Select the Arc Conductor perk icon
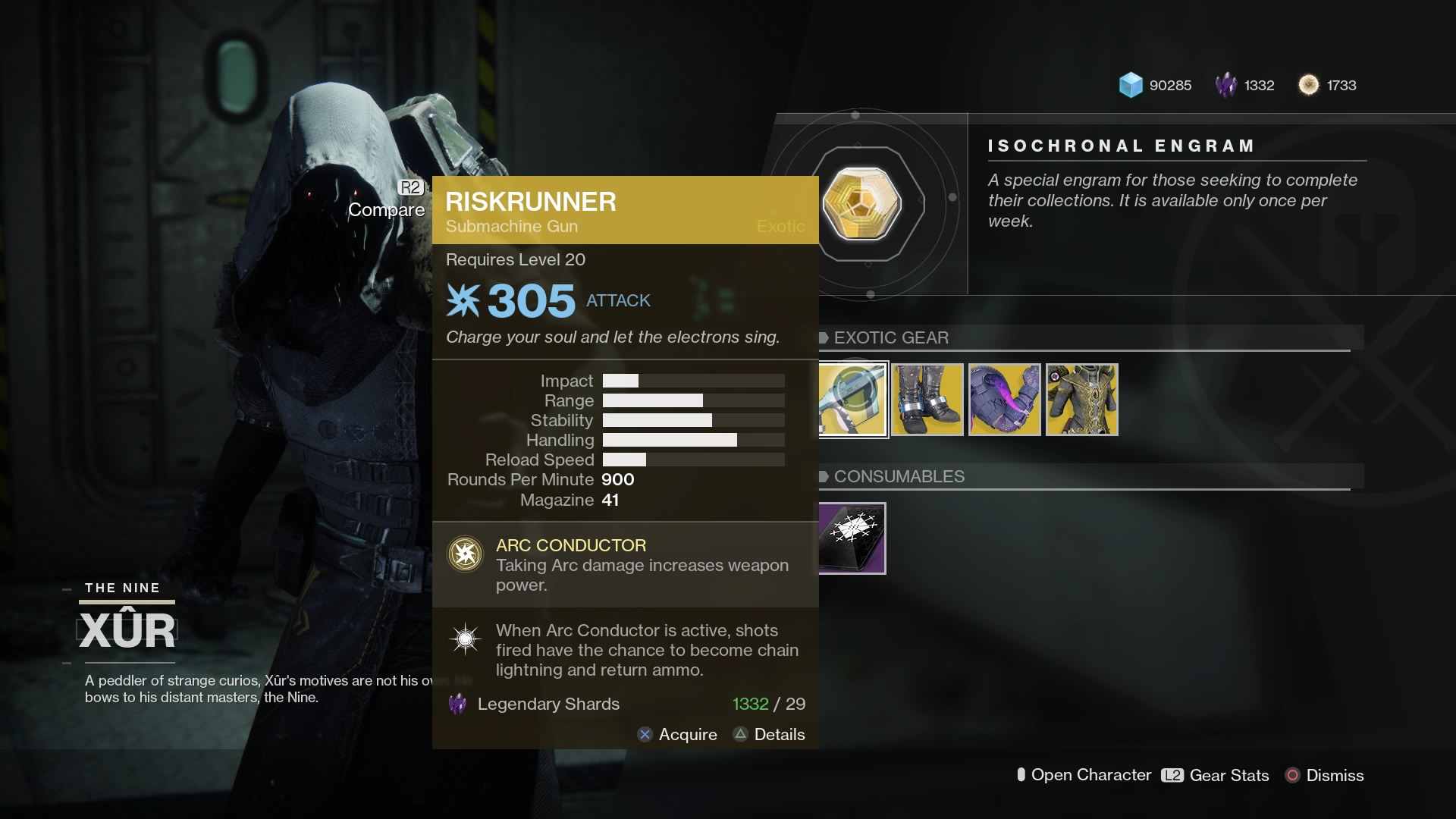Viewport: 1456px width, 819px height. coord(465,554)
